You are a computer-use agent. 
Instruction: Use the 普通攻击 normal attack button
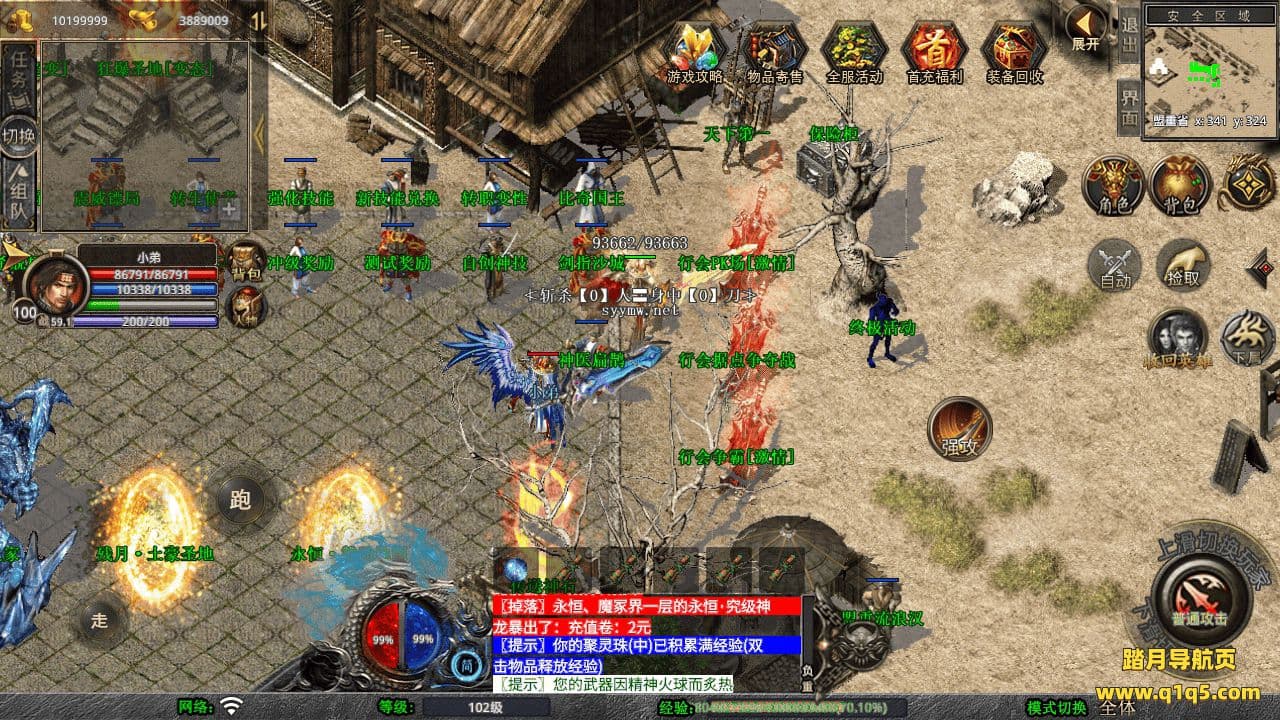point(1198,599)
